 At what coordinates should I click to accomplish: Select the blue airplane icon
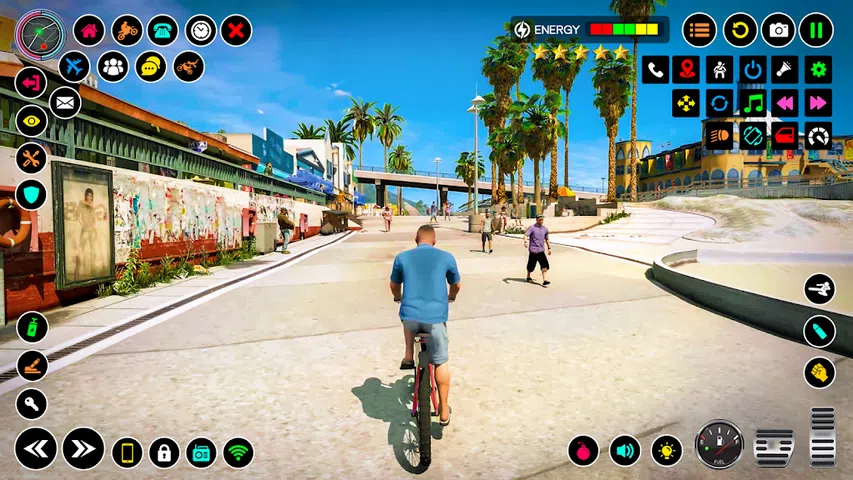[74, 67]
